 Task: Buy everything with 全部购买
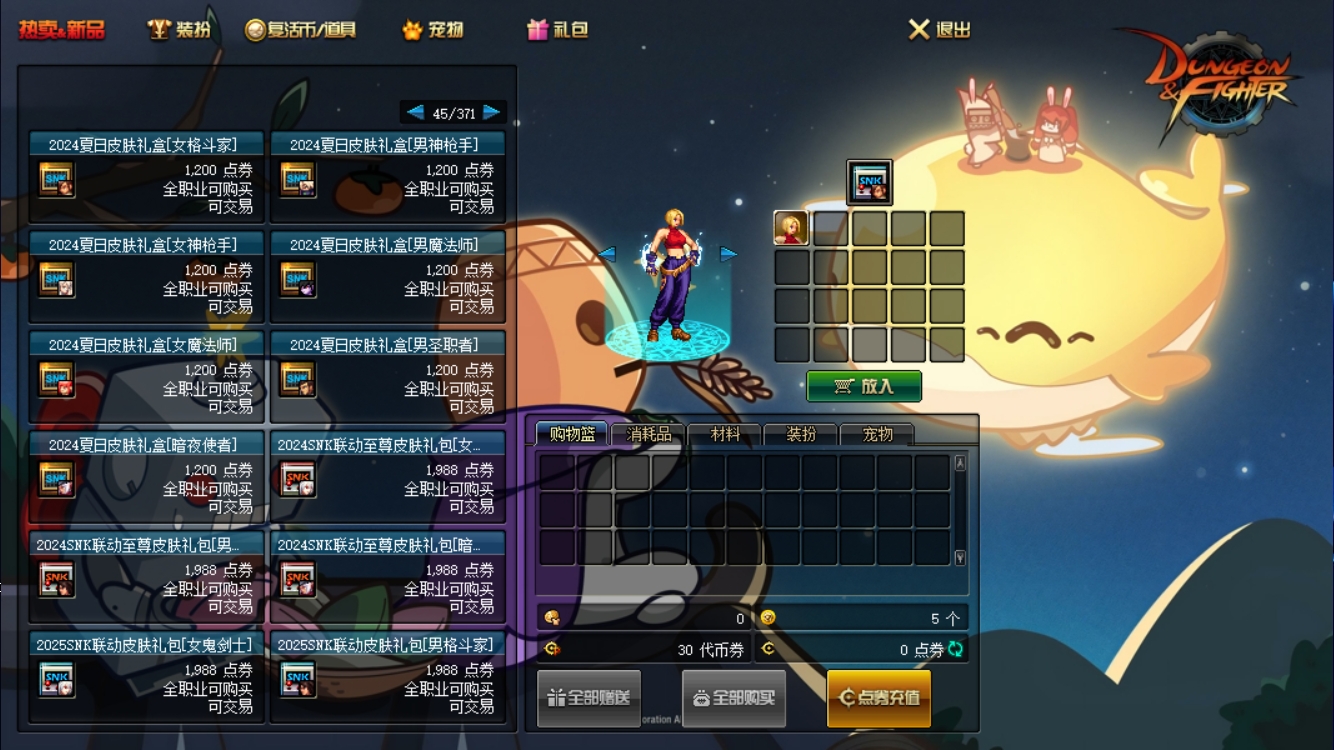pos(734,698)
